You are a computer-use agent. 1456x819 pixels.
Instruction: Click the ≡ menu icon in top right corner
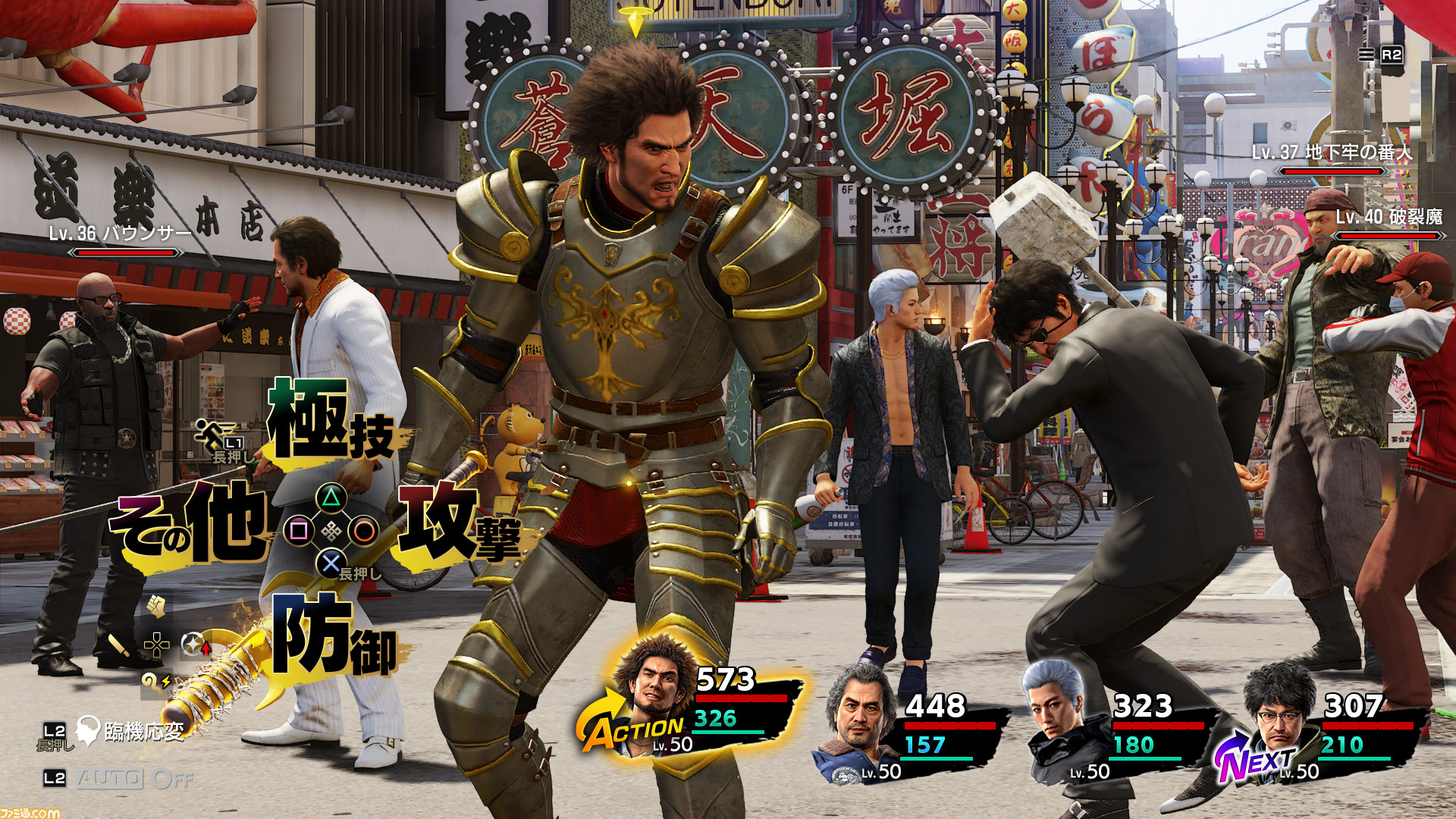coord(1367,55)
